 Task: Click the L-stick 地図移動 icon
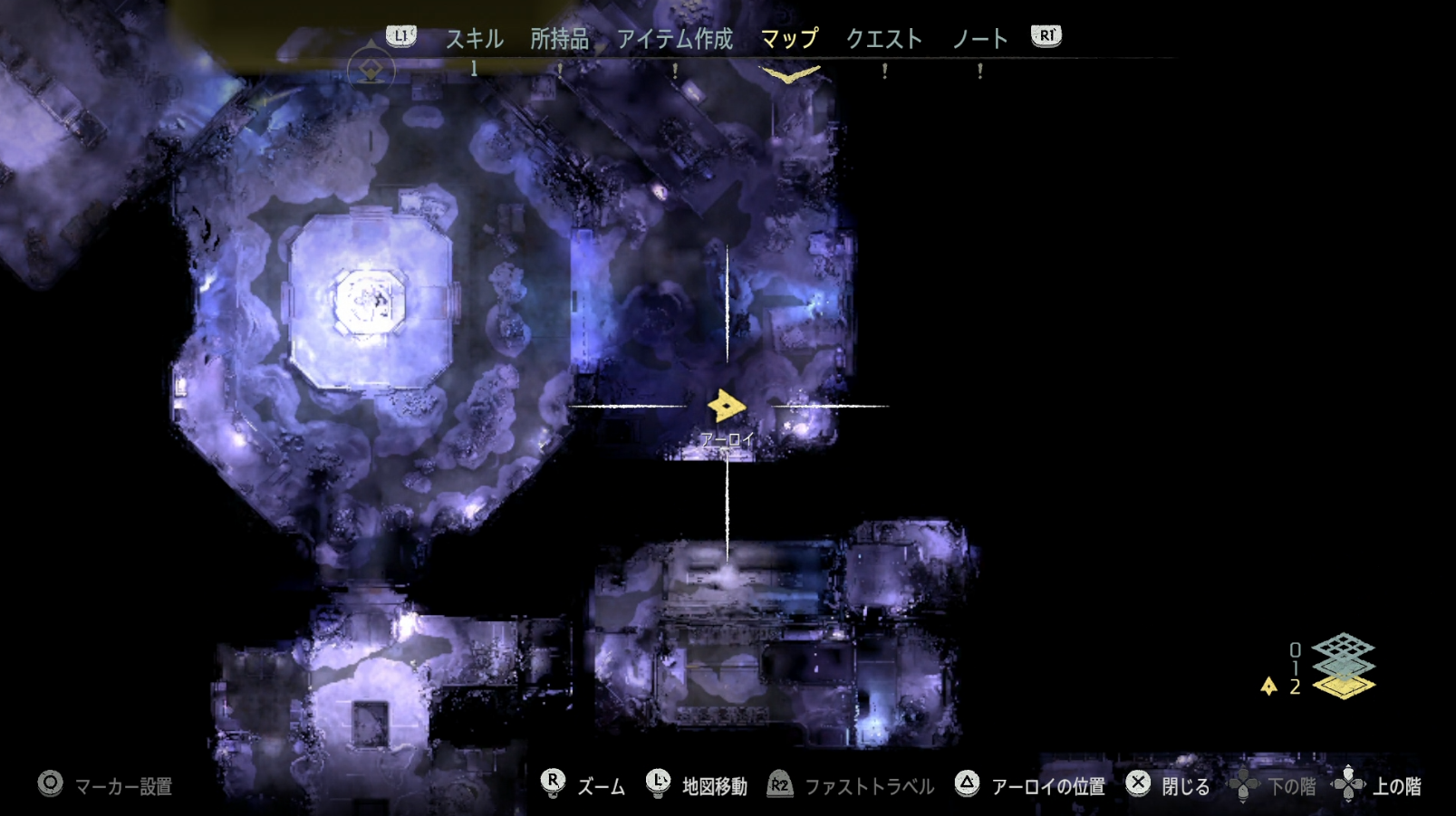point(656,785)
